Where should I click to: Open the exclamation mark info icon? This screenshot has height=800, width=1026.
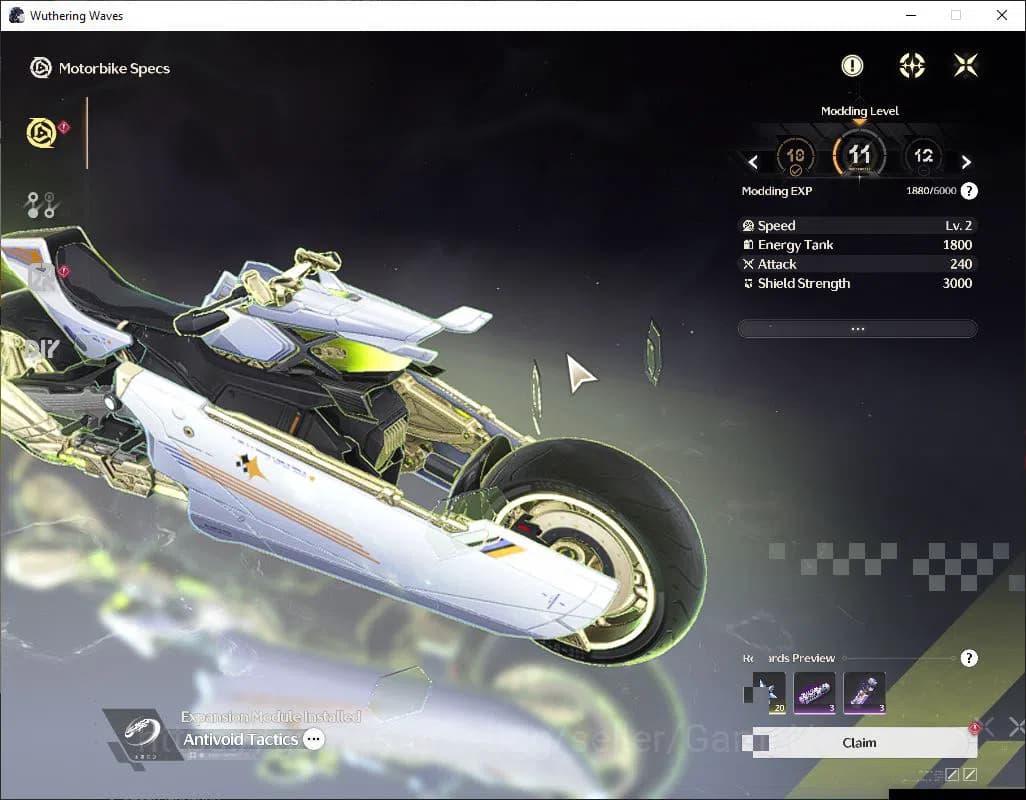(x=852, y=66)
